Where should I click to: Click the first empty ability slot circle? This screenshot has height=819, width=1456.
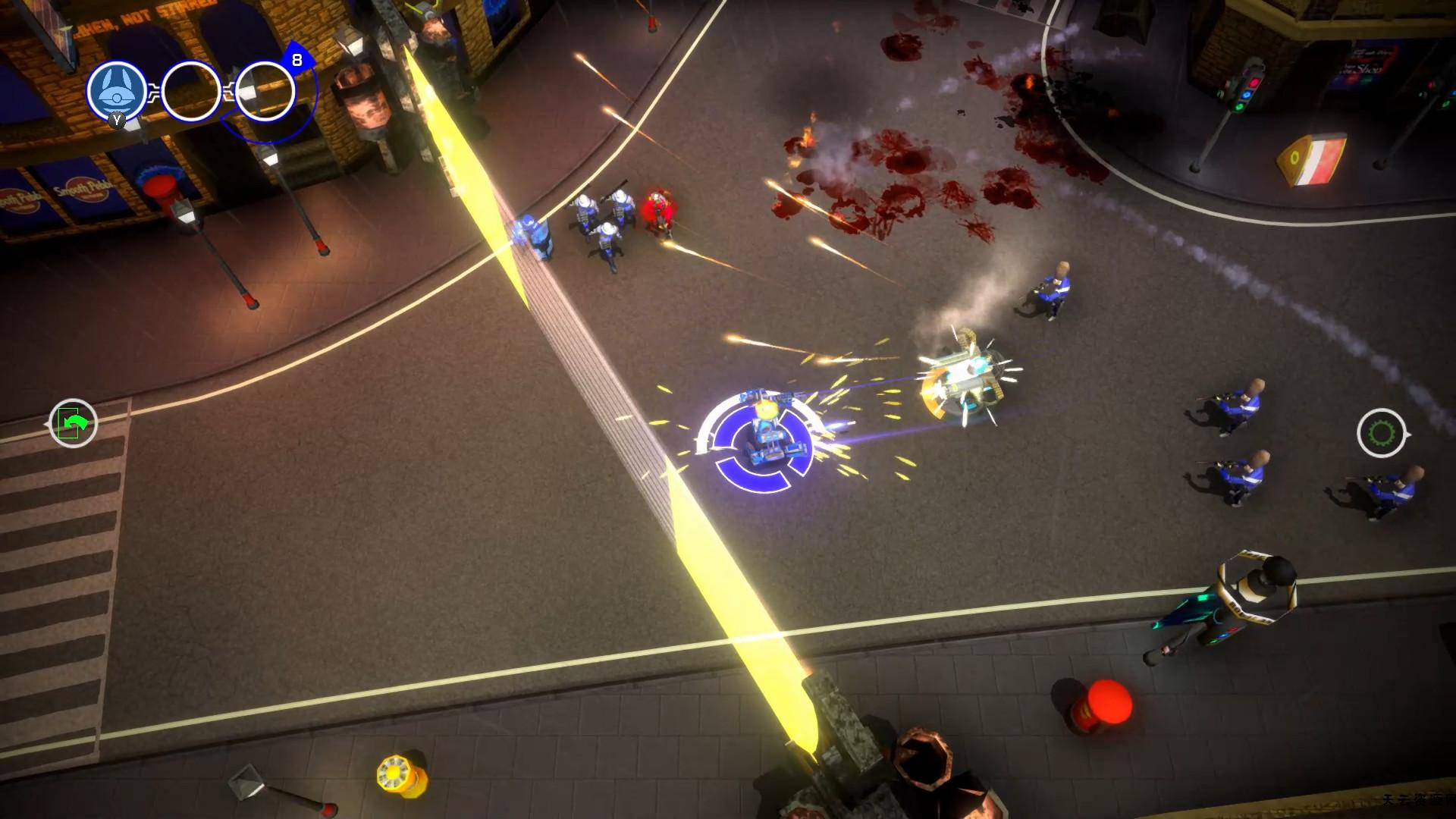[x=191, y=89]
